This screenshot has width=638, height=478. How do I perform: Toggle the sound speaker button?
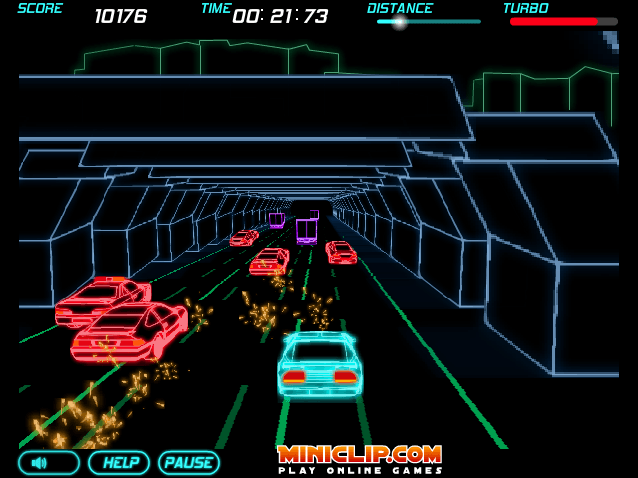tap(48, 462)
